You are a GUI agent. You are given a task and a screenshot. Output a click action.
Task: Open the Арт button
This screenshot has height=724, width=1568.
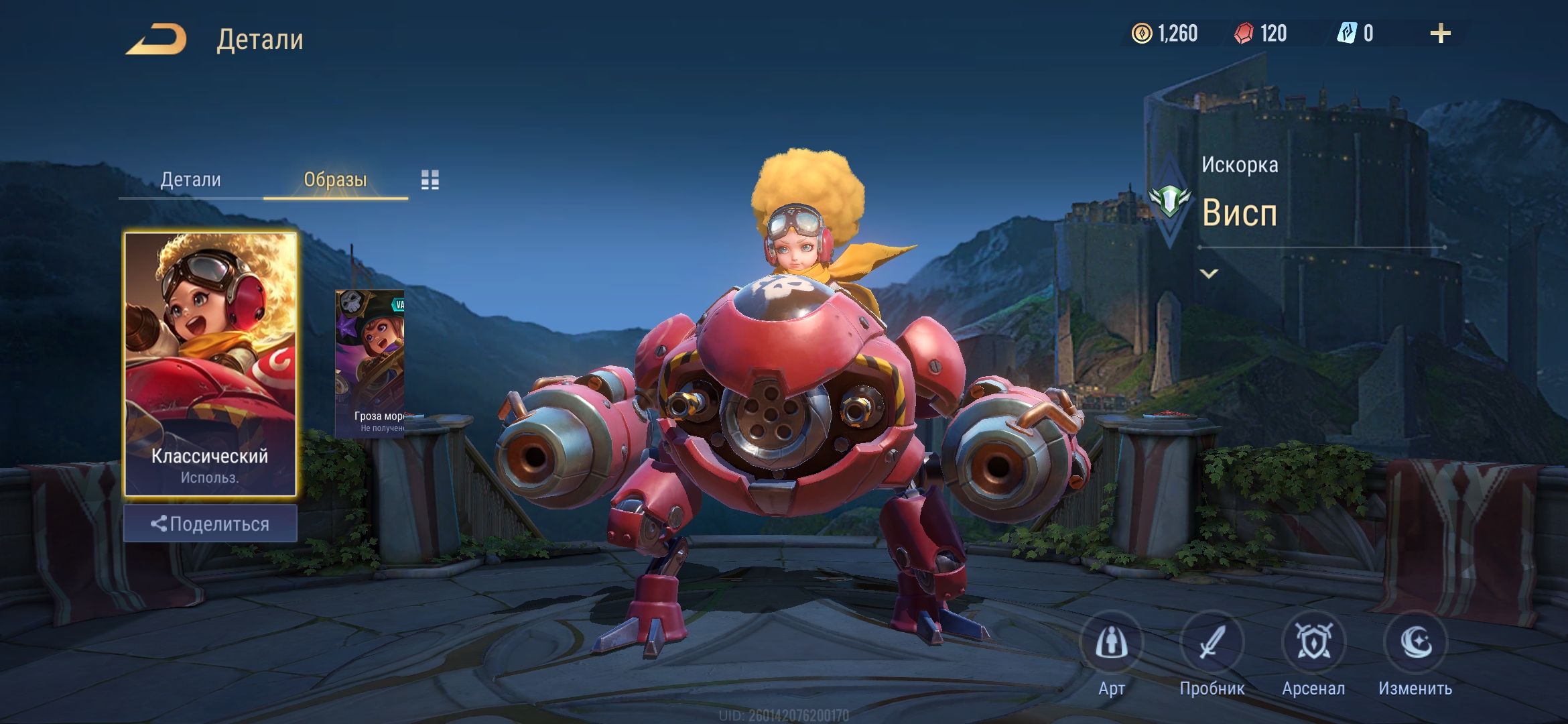tap(1111, 644)
